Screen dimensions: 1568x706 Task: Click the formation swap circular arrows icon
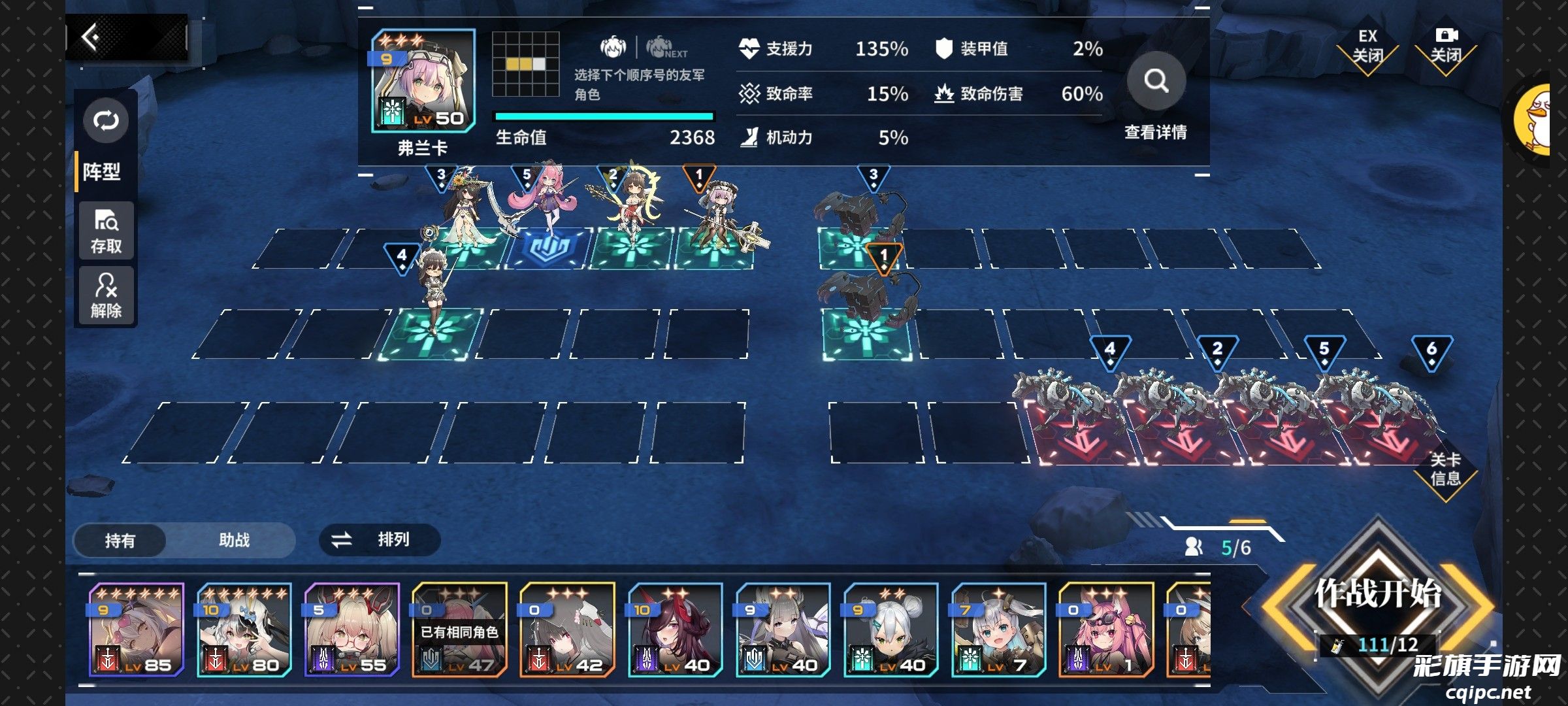[106, 121]
